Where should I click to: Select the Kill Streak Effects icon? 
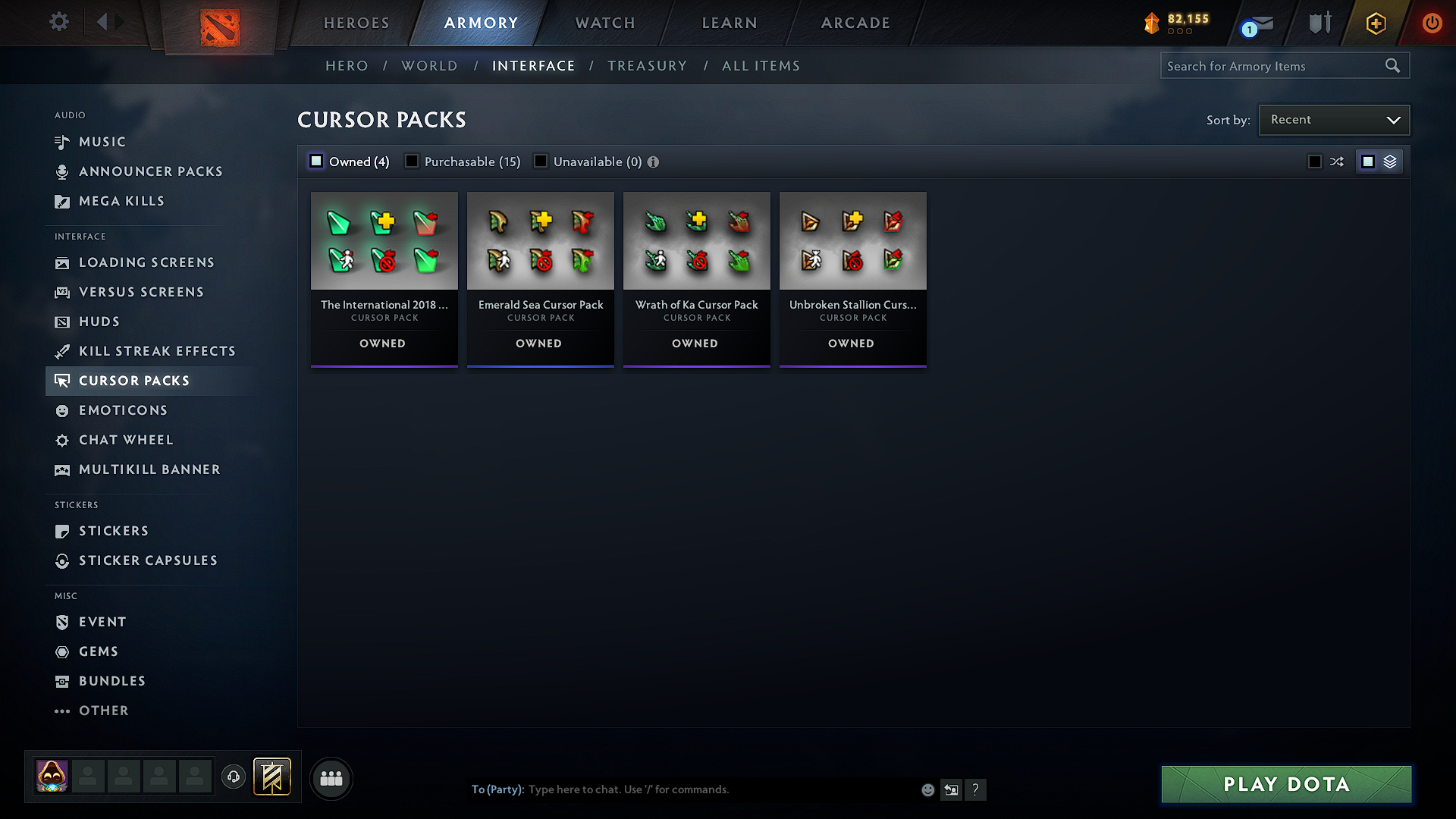click(x=61, y=351)
